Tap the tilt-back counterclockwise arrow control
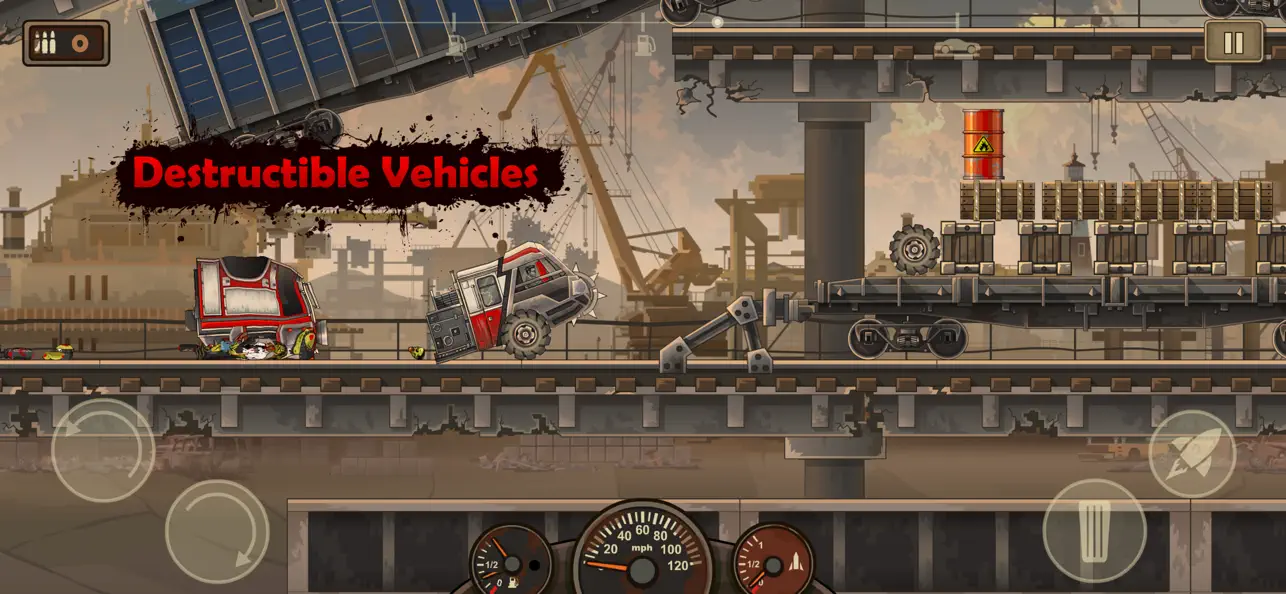 tap(103, 451)
